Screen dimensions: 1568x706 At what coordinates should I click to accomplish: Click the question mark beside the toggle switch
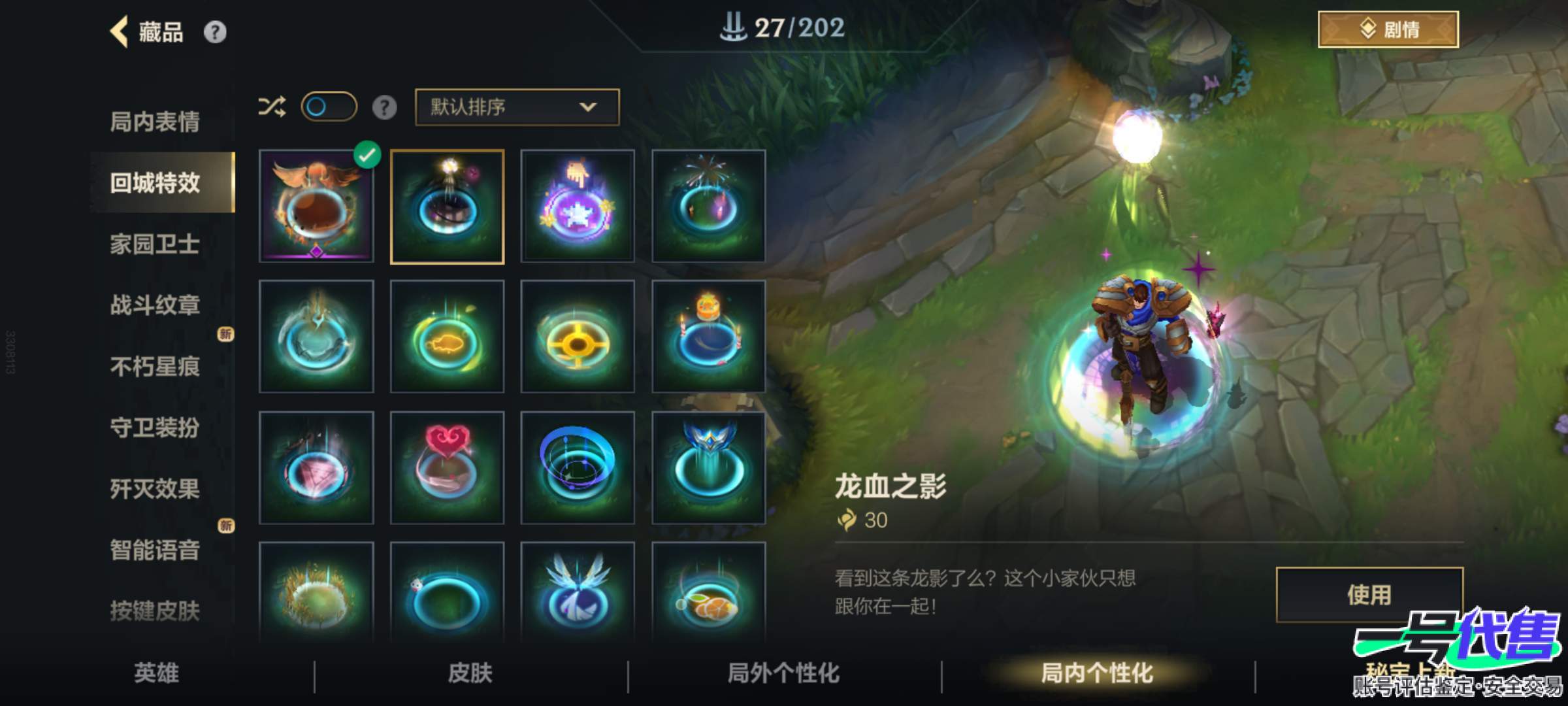(x=385, y=107)
